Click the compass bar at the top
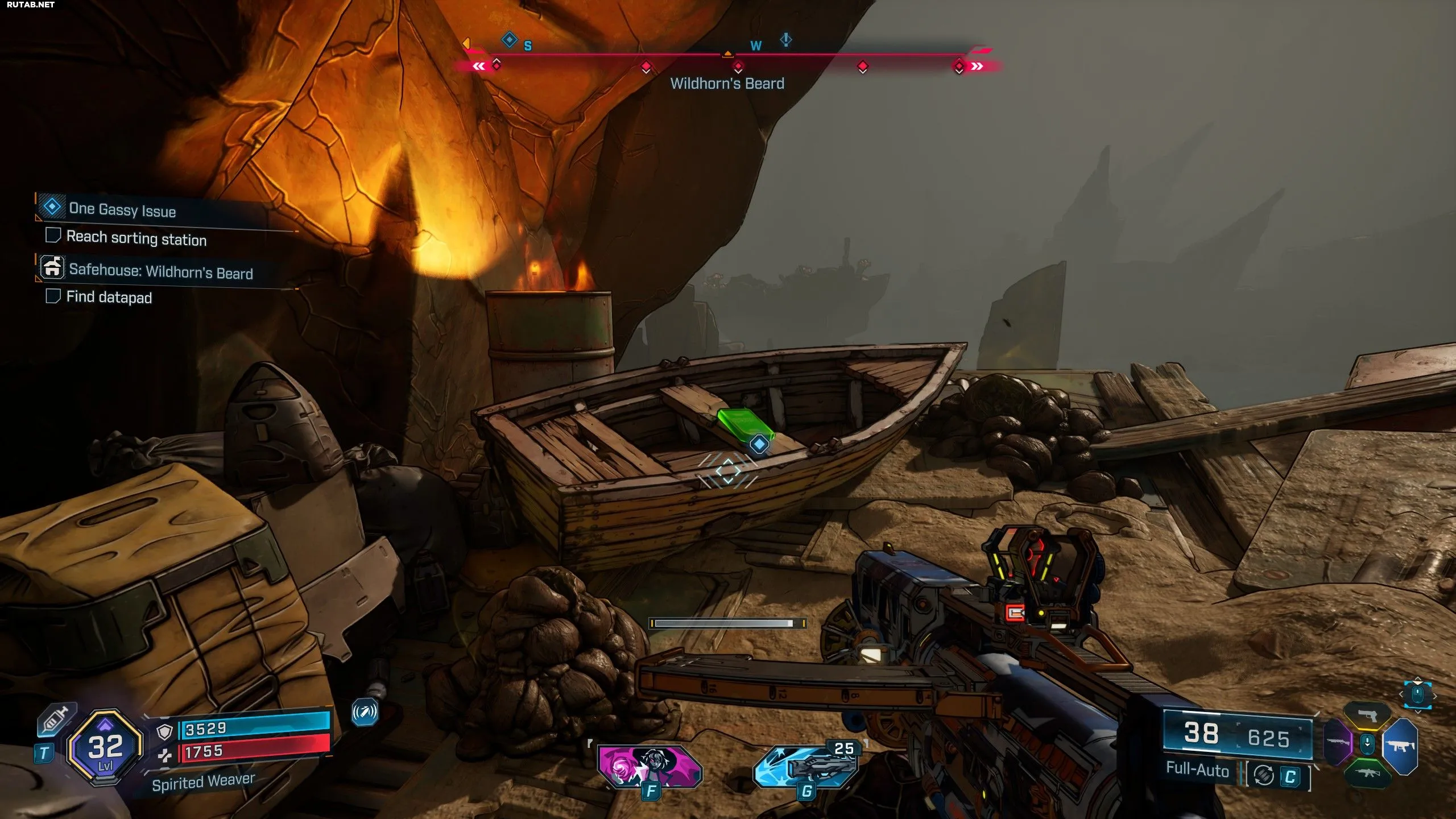The height and width of the screenshot is (819, 1456). tap(727, 56)
